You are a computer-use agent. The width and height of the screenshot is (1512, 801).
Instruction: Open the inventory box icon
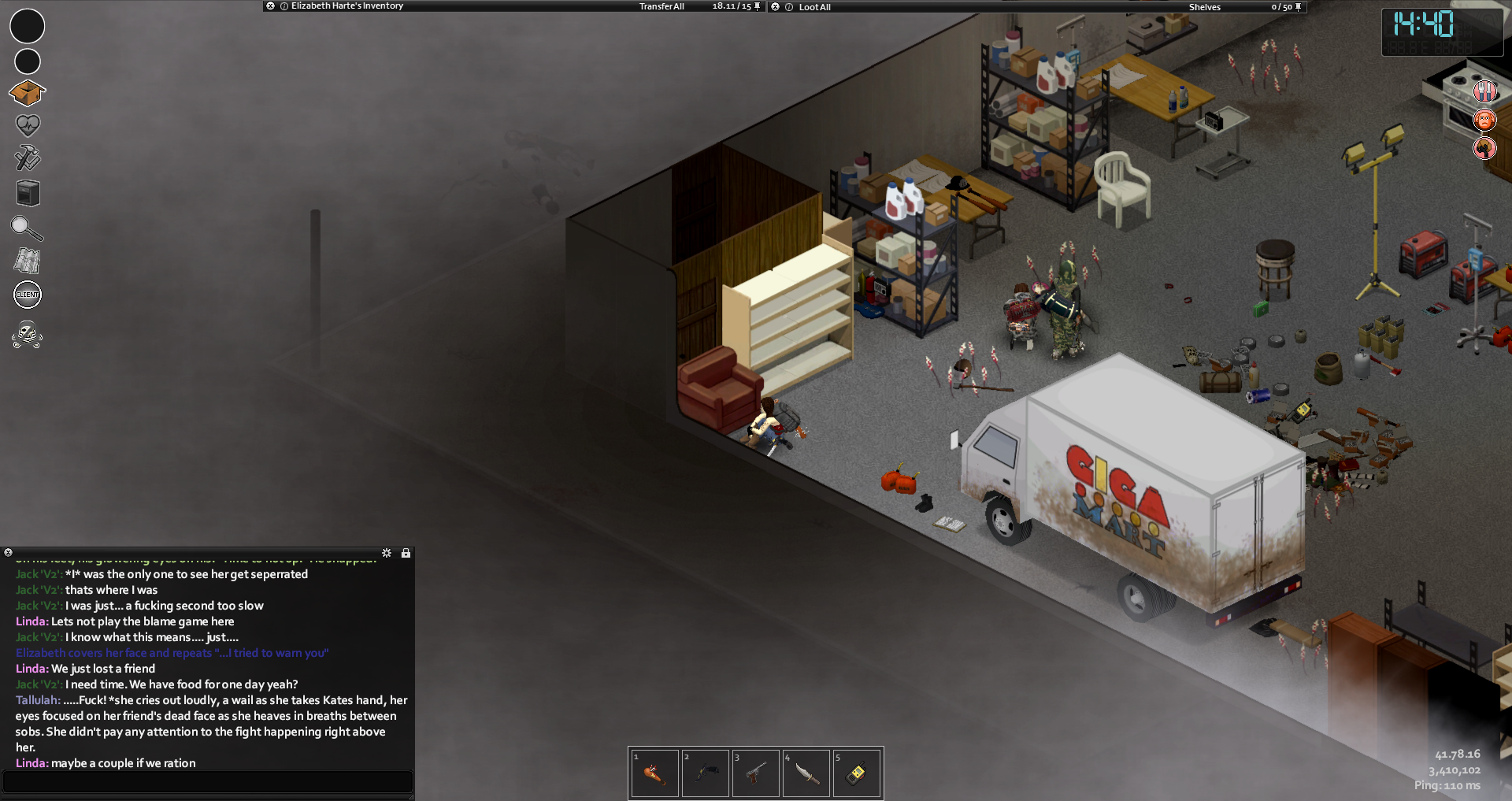pyautogui.click(x=27, y=93)
